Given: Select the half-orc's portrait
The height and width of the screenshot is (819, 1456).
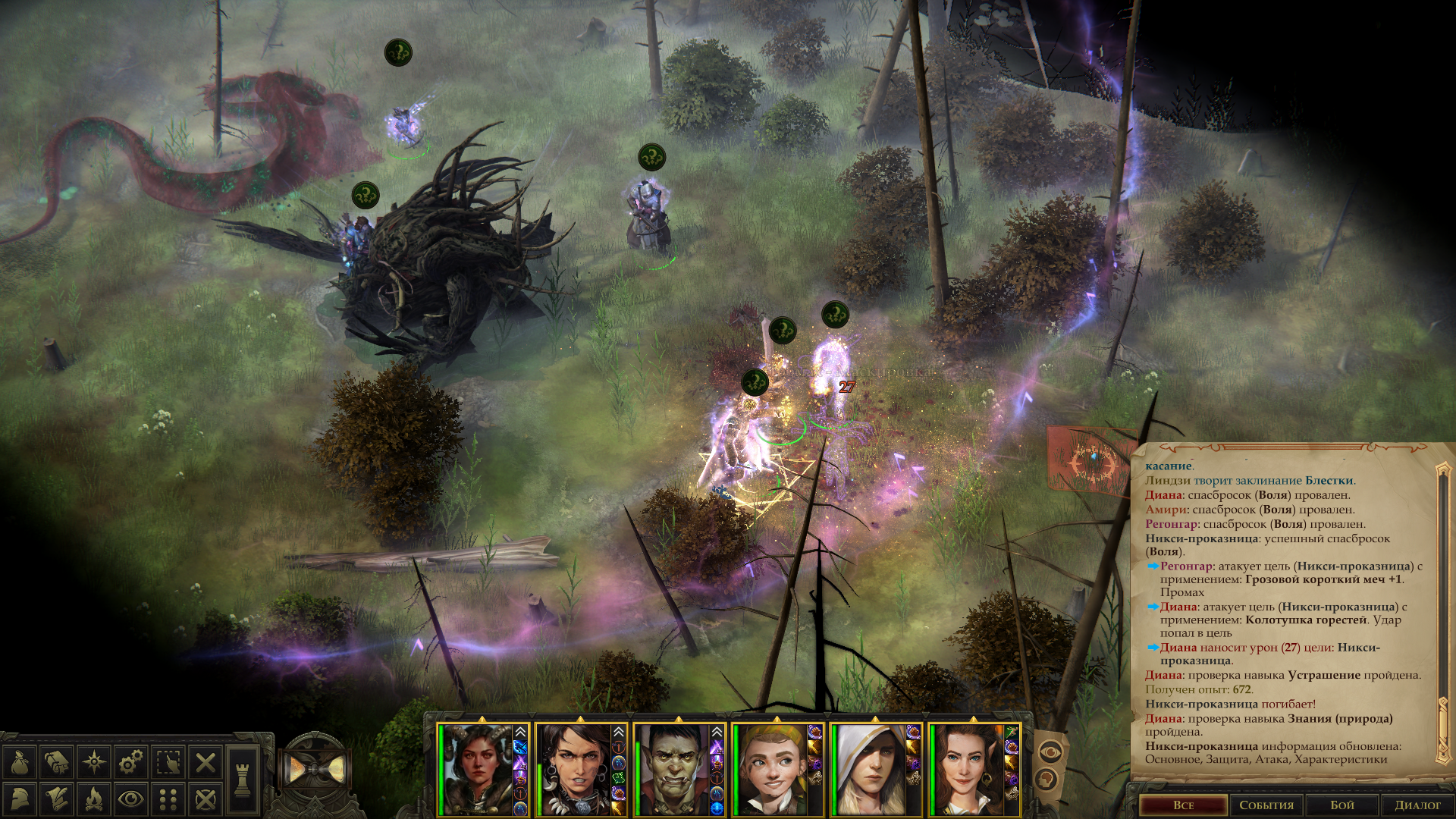Looking at the screenshot, I should (x=673, y=770).
